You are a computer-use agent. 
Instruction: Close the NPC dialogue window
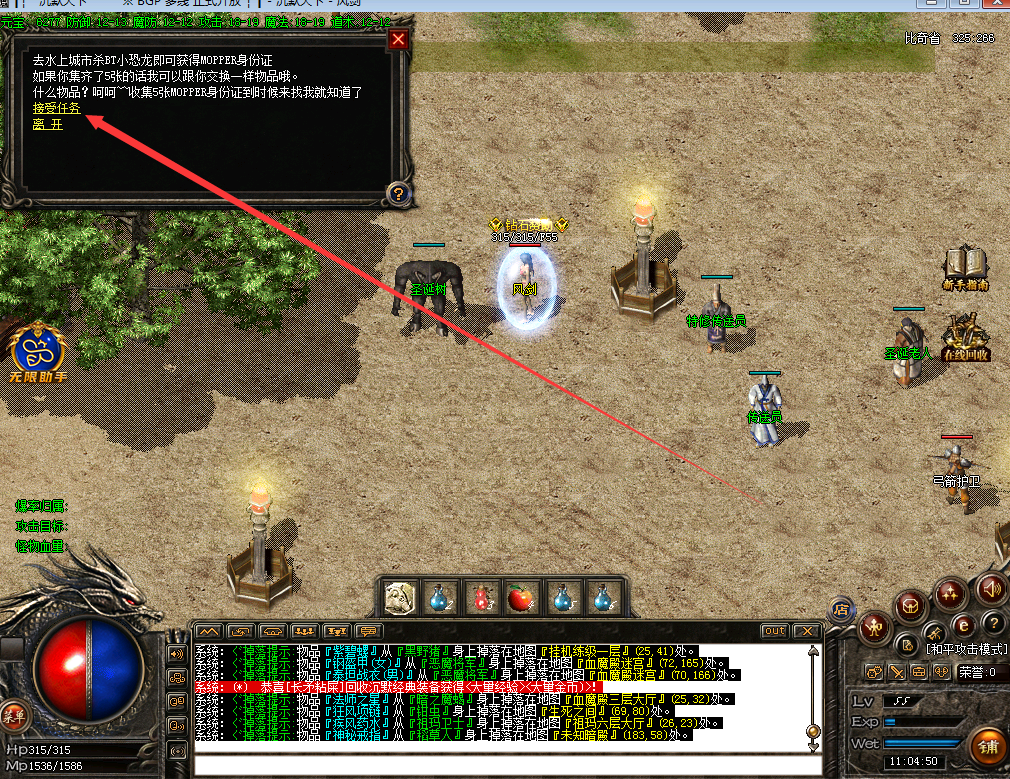coord(398,40)
